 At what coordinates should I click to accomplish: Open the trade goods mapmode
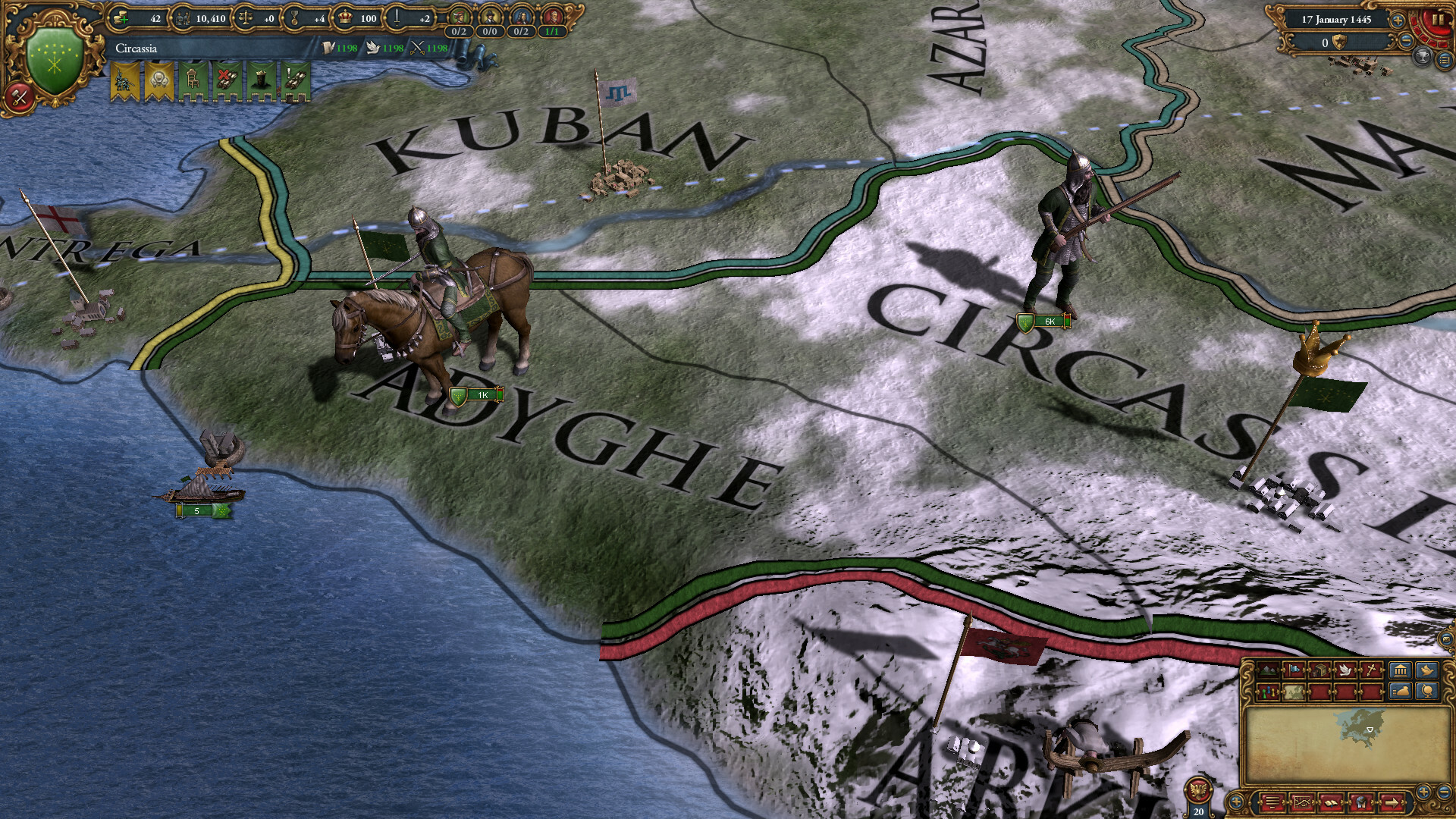pyautogui.click(x=1319, y=670)
